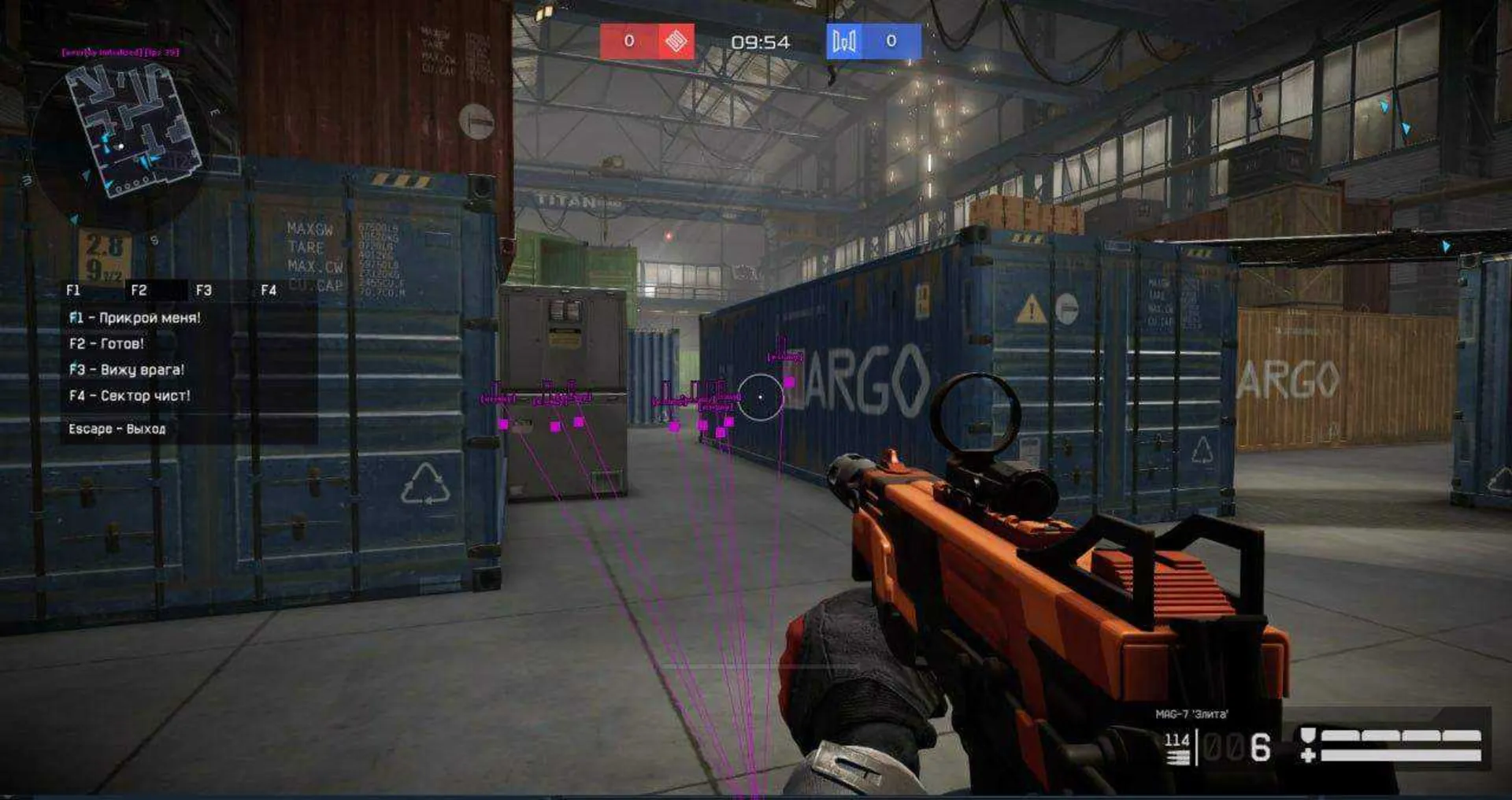This screenshot has height=800, width=1512.
Task: Click the crosshair circle at screen center
Action: [x=760, y=396]
